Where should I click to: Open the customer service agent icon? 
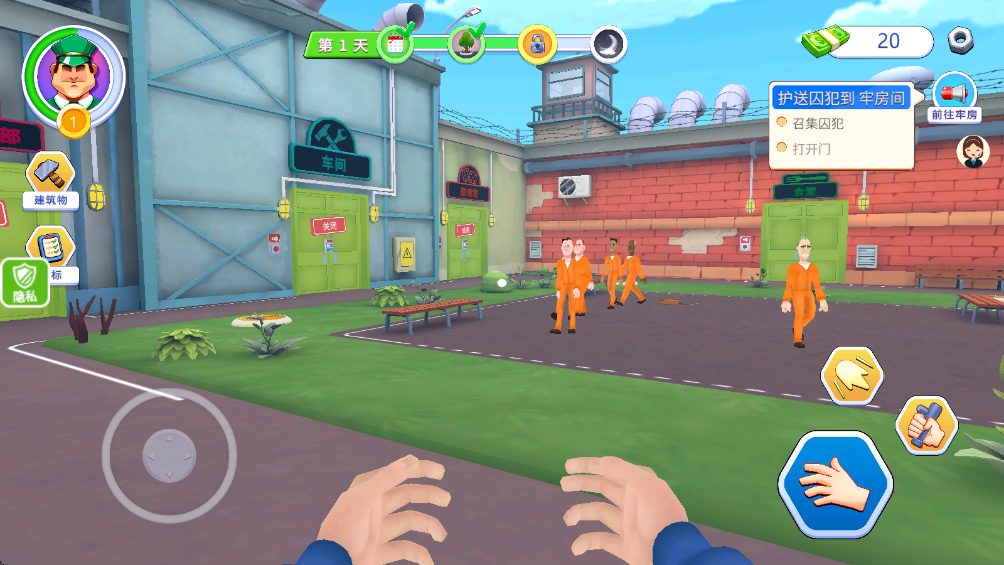pyautogui.click(x=972, y=151)
